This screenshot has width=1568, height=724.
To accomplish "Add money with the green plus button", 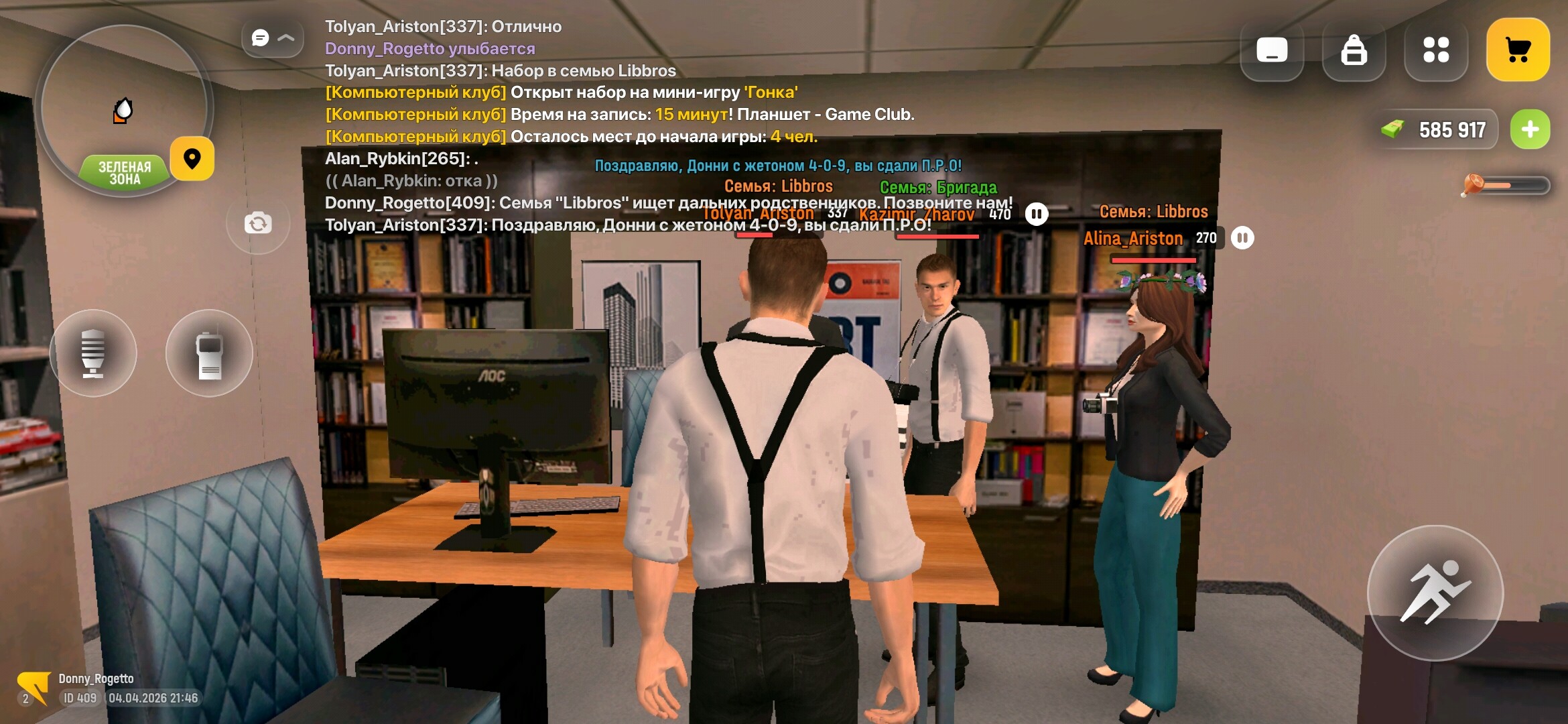I will tap(1530, 129).
